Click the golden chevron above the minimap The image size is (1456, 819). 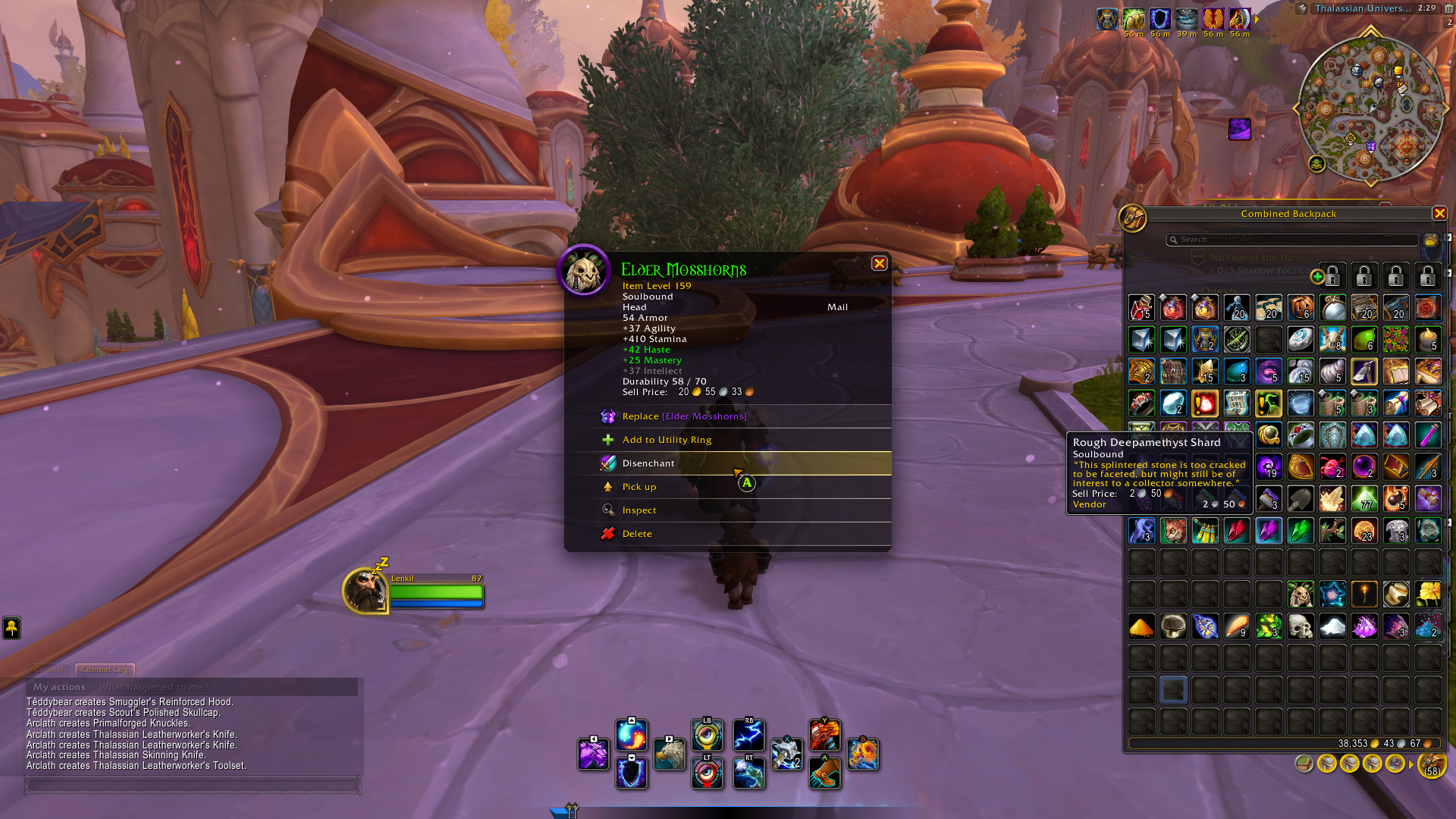click(1370, 31)
